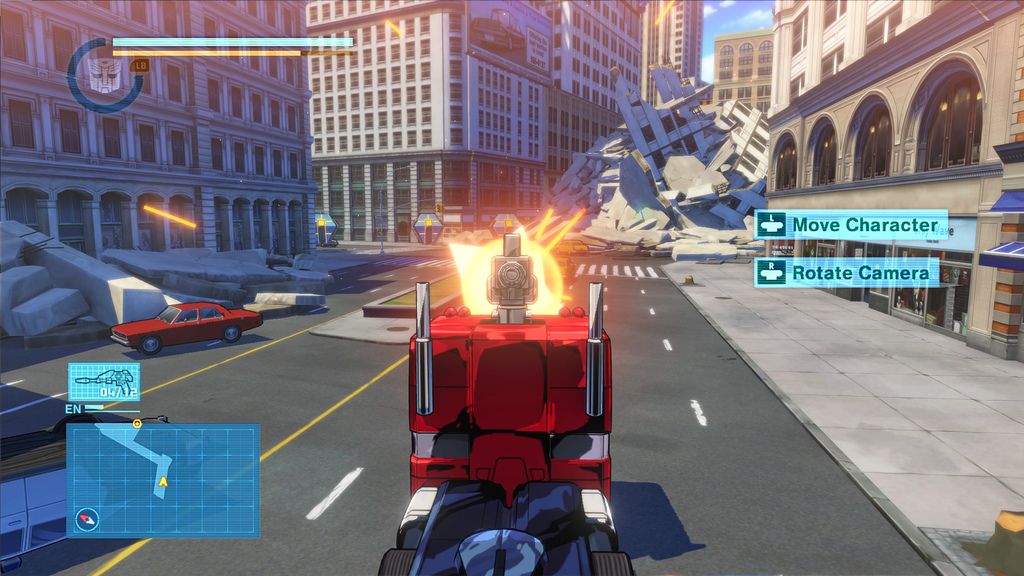Image resolution: width=1024 pixels, height=576 pixels.
Task: Click the blaster weapon icon
Action: point(104,381)
